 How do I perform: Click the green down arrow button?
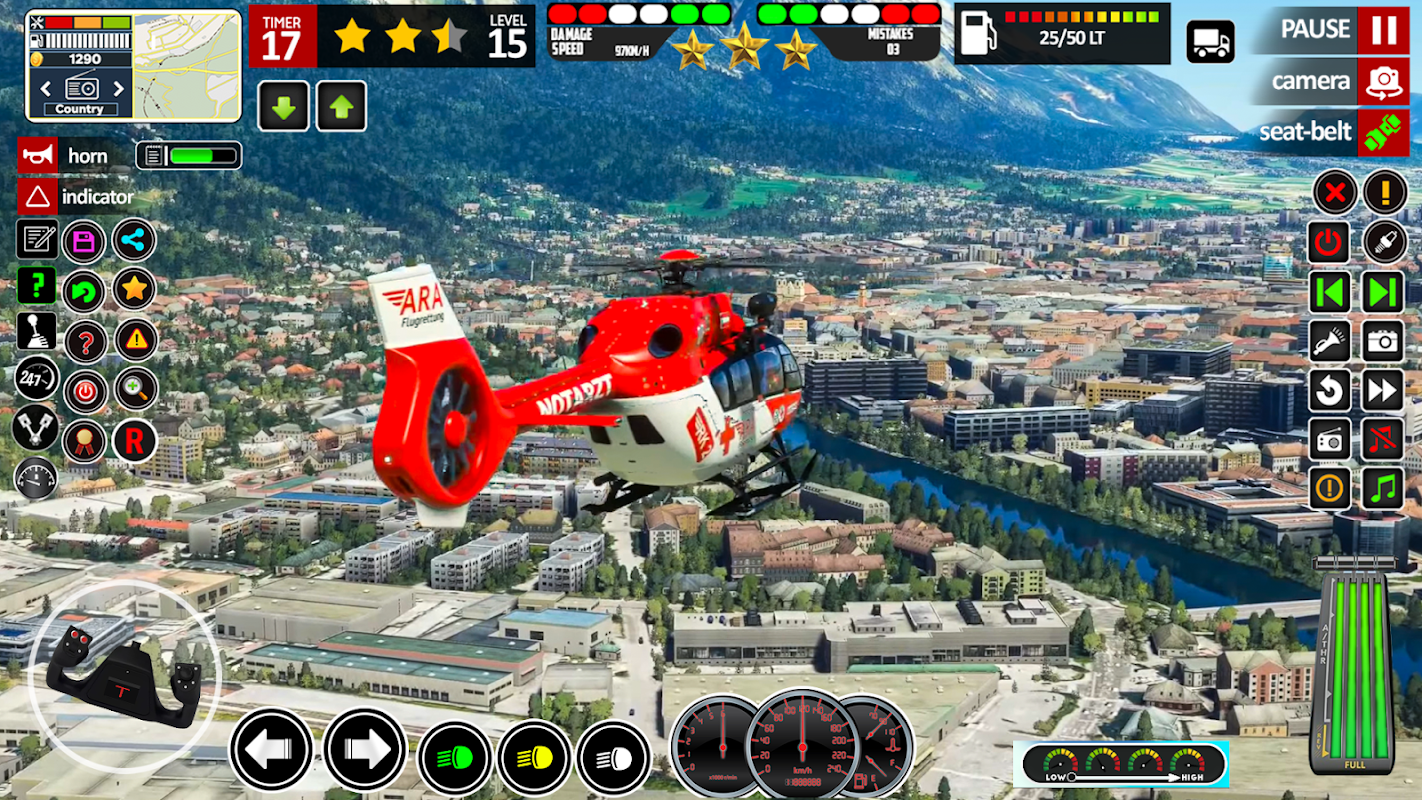point(284,106)
